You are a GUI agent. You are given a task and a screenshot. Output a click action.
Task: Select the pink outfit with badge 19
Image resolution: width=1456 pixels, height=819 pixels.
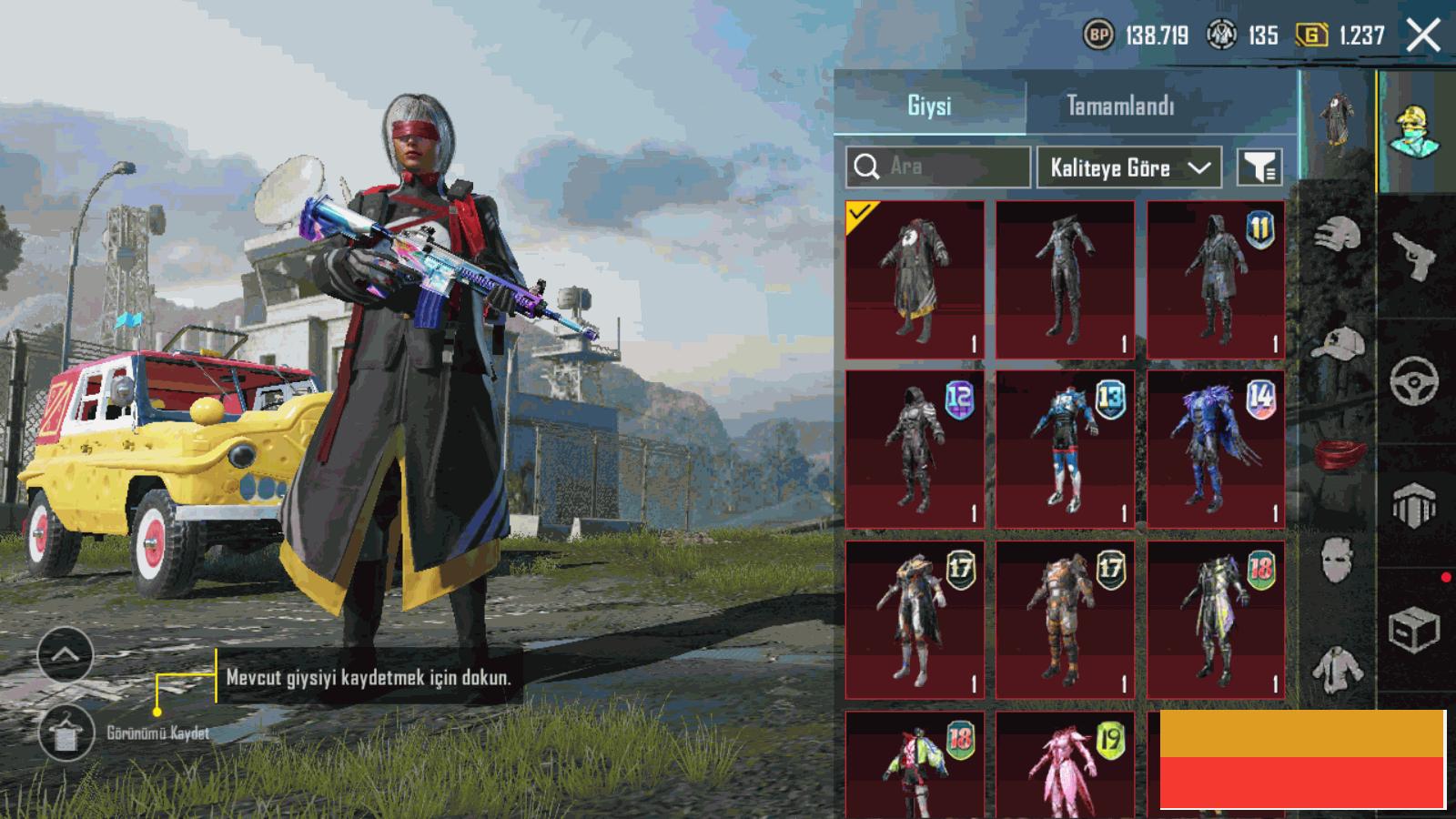pos(1065,764)
